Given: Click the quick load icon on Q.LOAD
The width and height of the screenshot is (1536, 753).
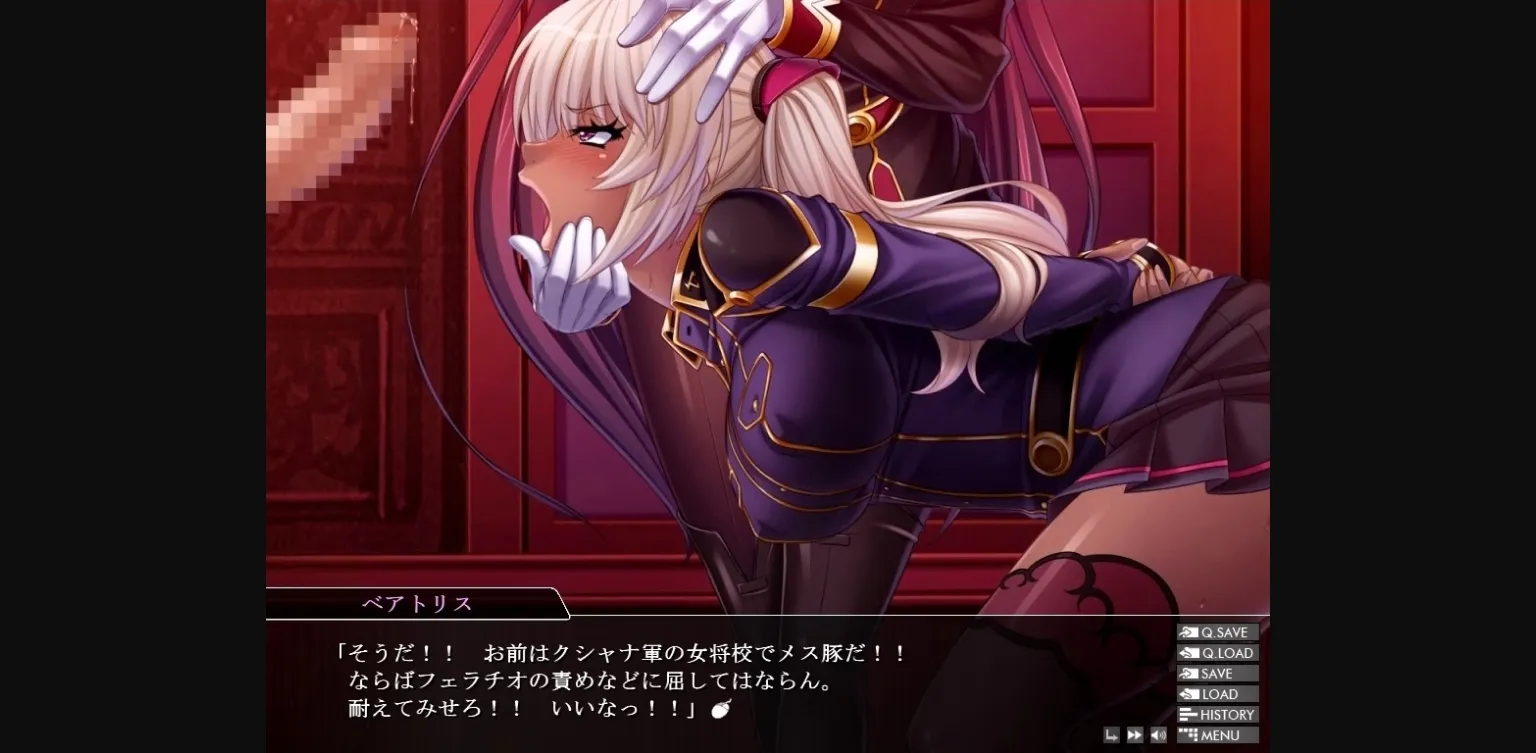Looking at the screenshot, I should tap(1188, 653).
